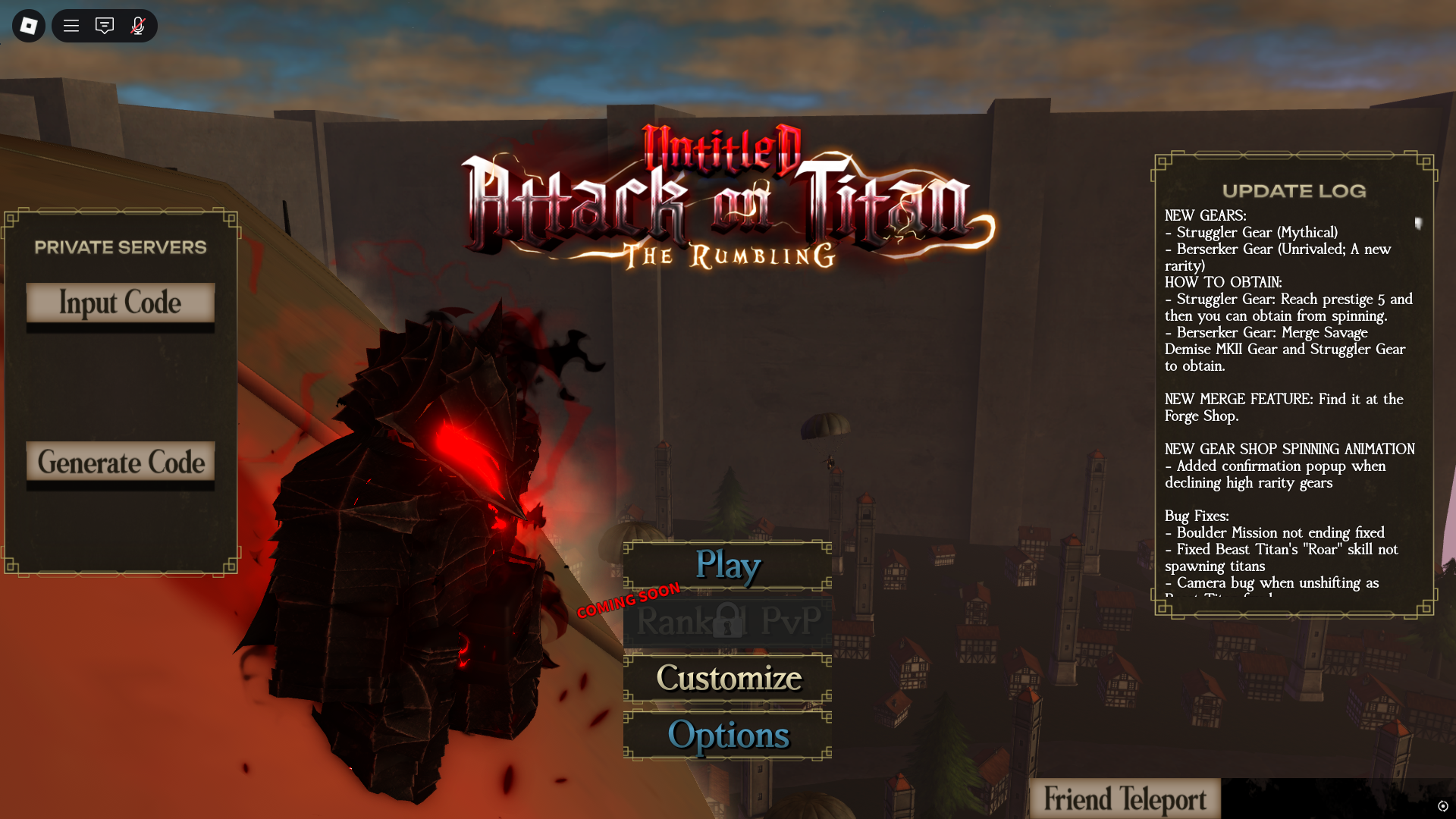Screen dimensions: 1456x819
Task: Click the Roblox square emblem top left
Action: (27, 25)
